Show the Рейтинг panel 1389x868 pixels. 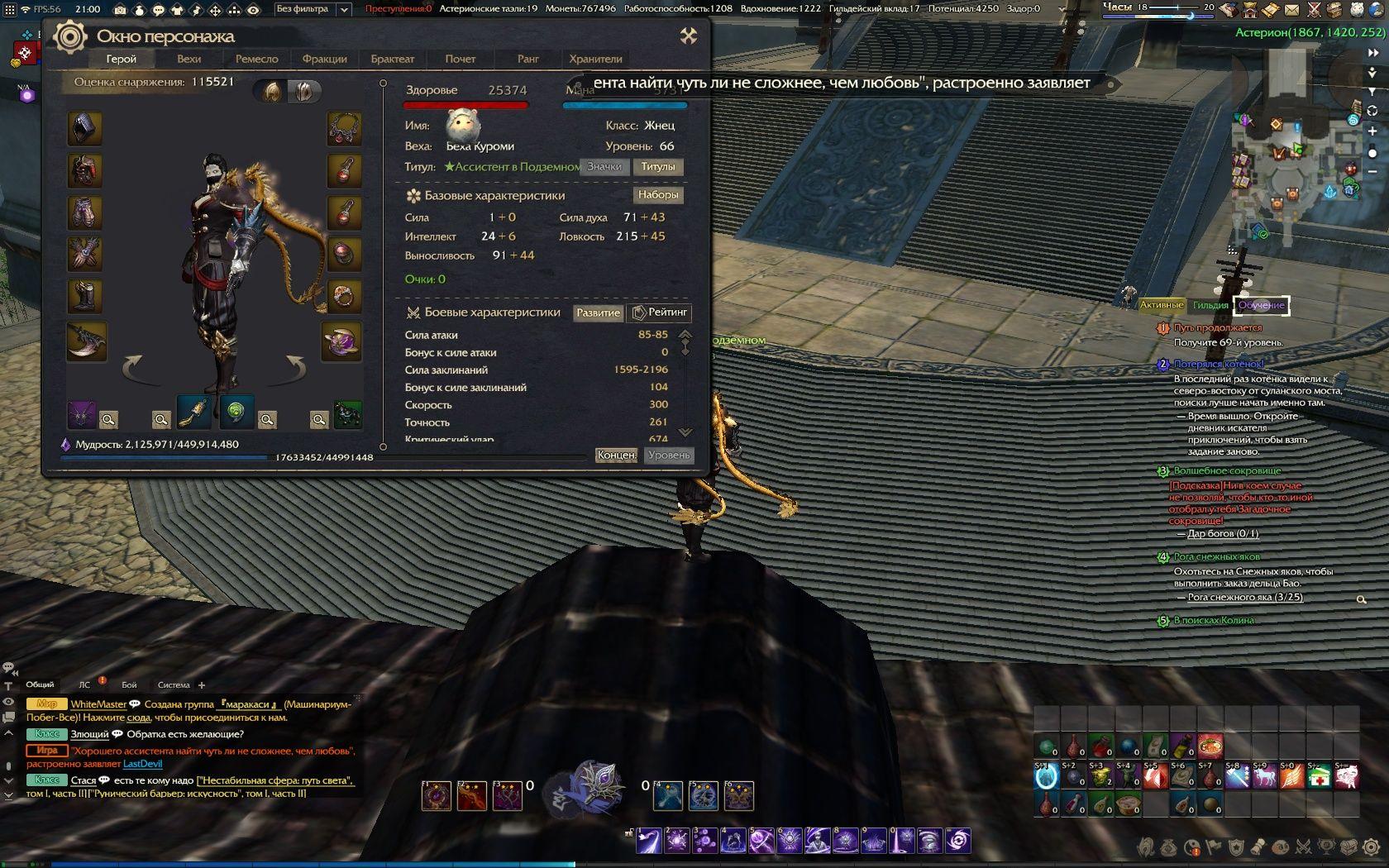pos(660,312)
